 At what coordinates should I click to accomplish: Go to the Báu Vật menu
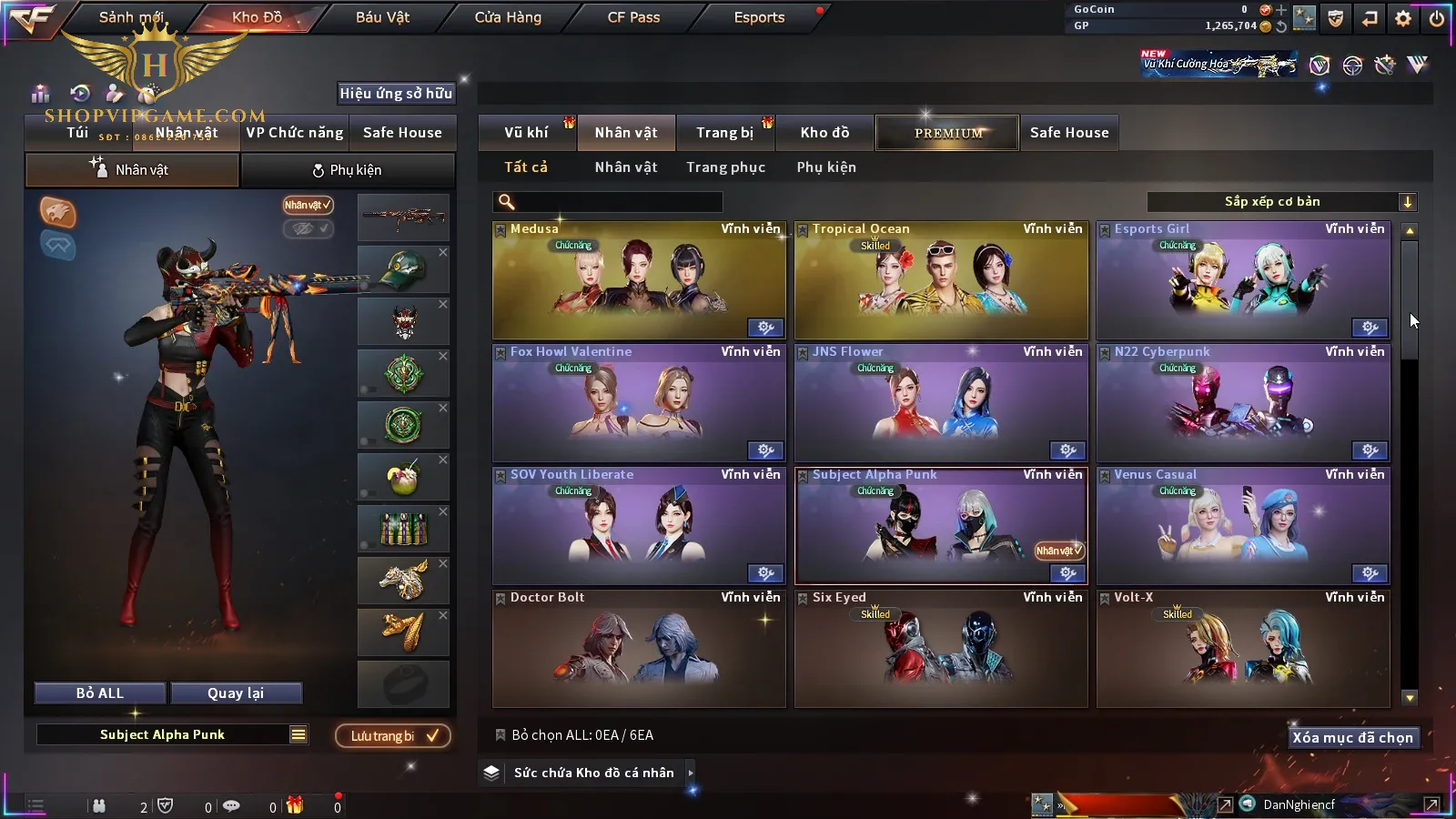coord(382,17)
